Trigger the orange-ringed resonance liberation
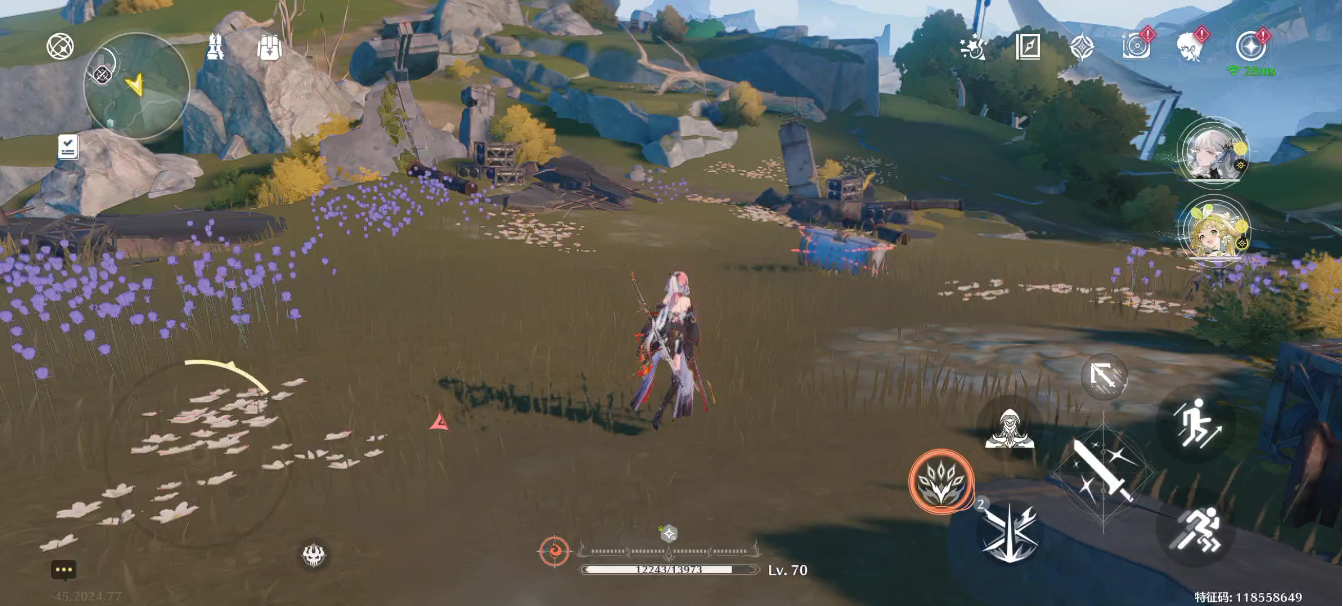 click(941, 481)
